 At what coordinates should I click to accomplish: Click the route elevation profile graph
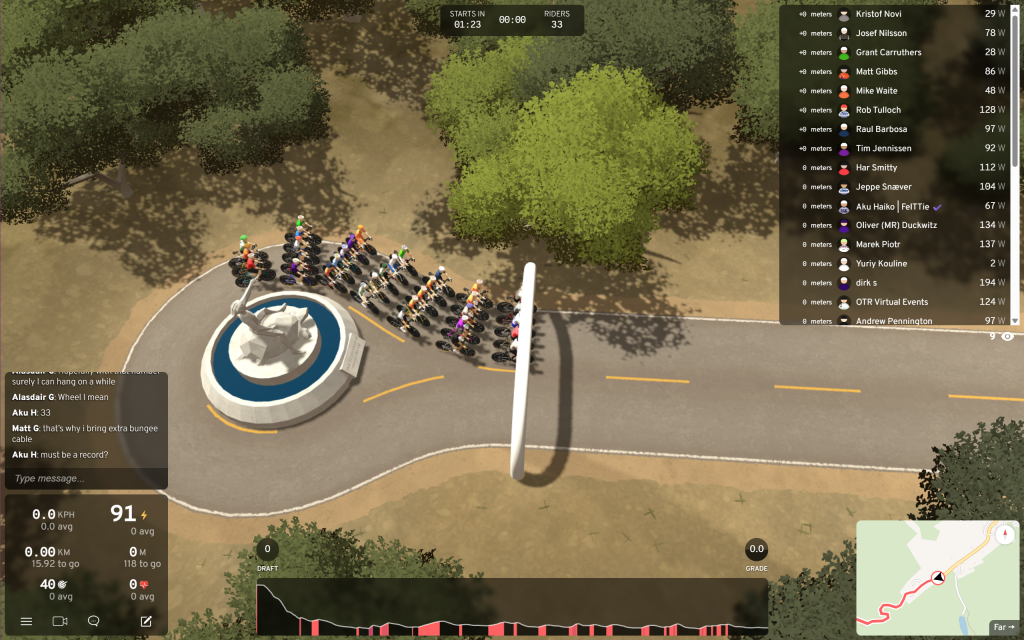pos(512,608)
